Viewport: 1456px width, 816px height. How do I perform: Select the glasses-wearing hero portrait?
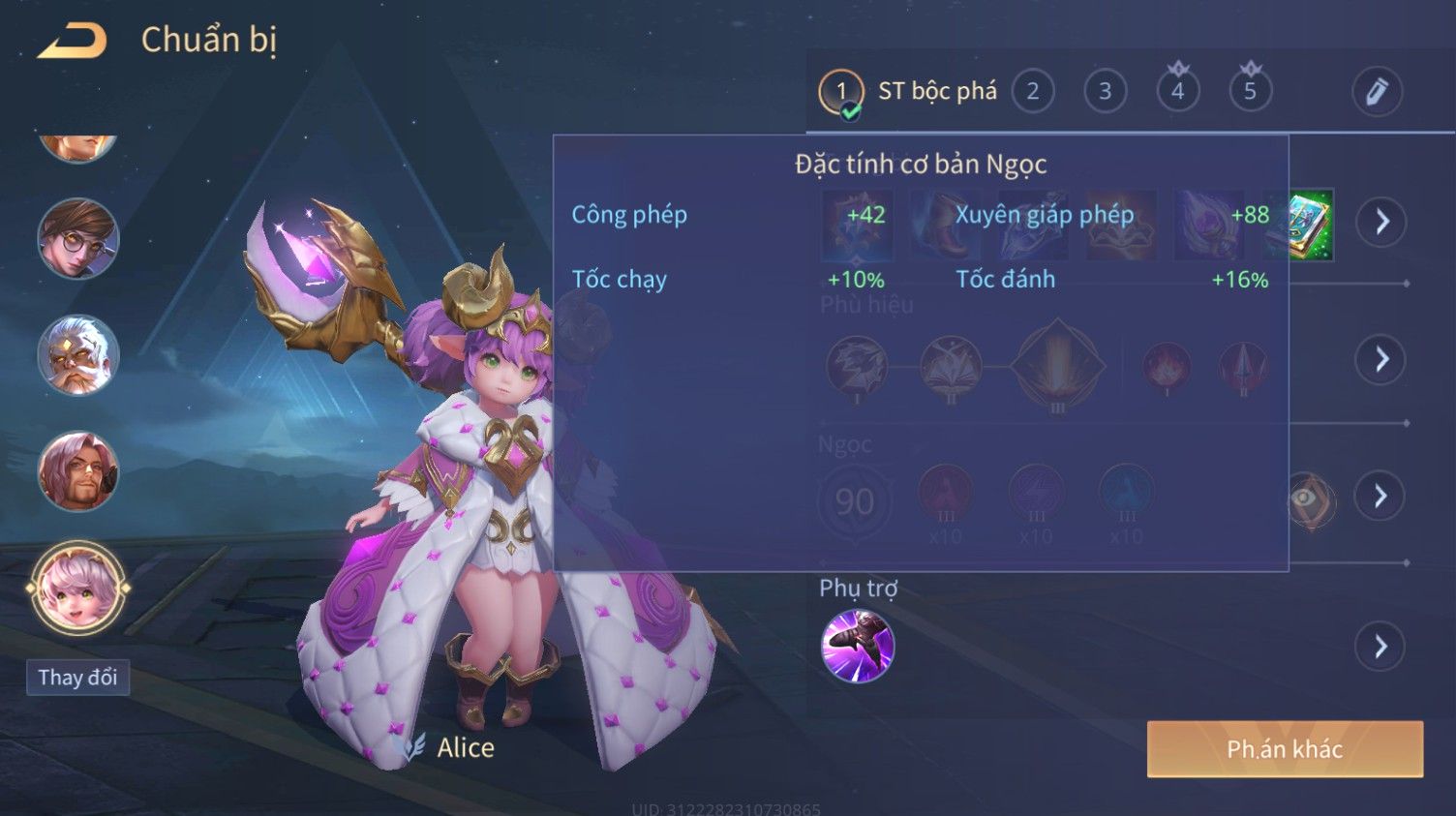coord(77,238)
